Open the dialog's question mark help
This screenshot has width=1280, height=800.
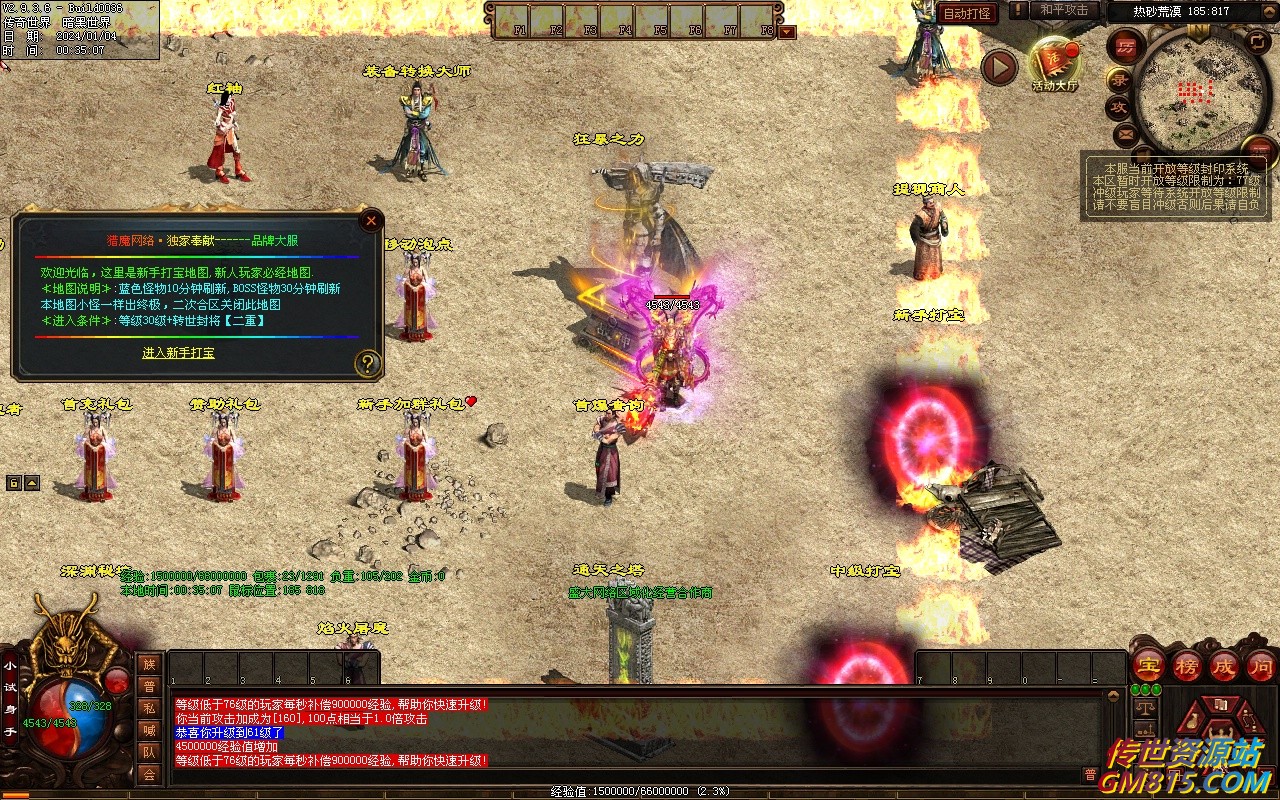click(368, 363)
